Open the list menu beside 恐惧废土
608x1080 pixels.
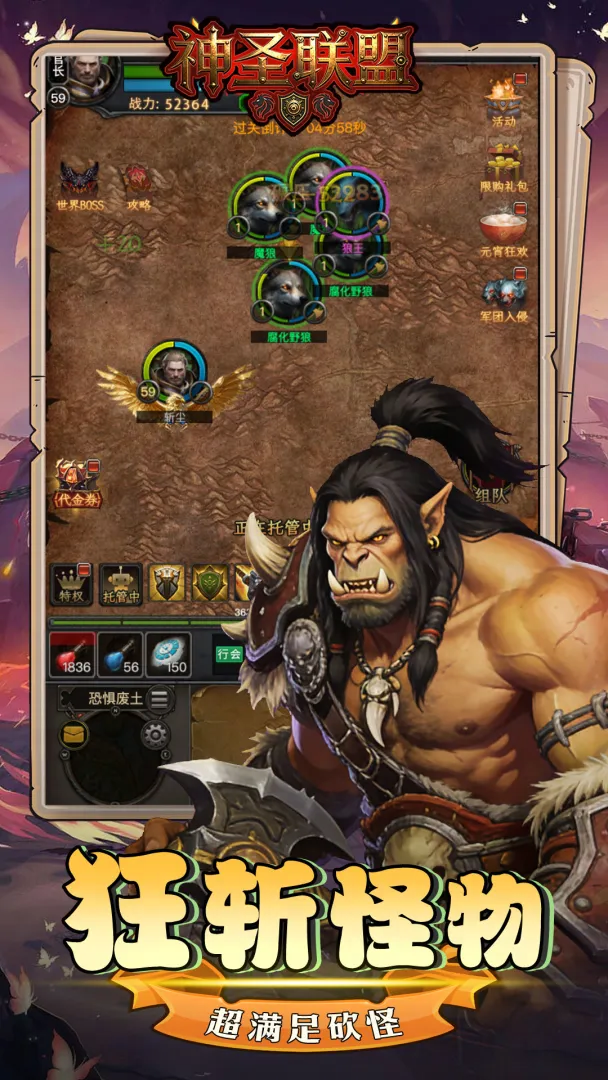pos(159,699)
